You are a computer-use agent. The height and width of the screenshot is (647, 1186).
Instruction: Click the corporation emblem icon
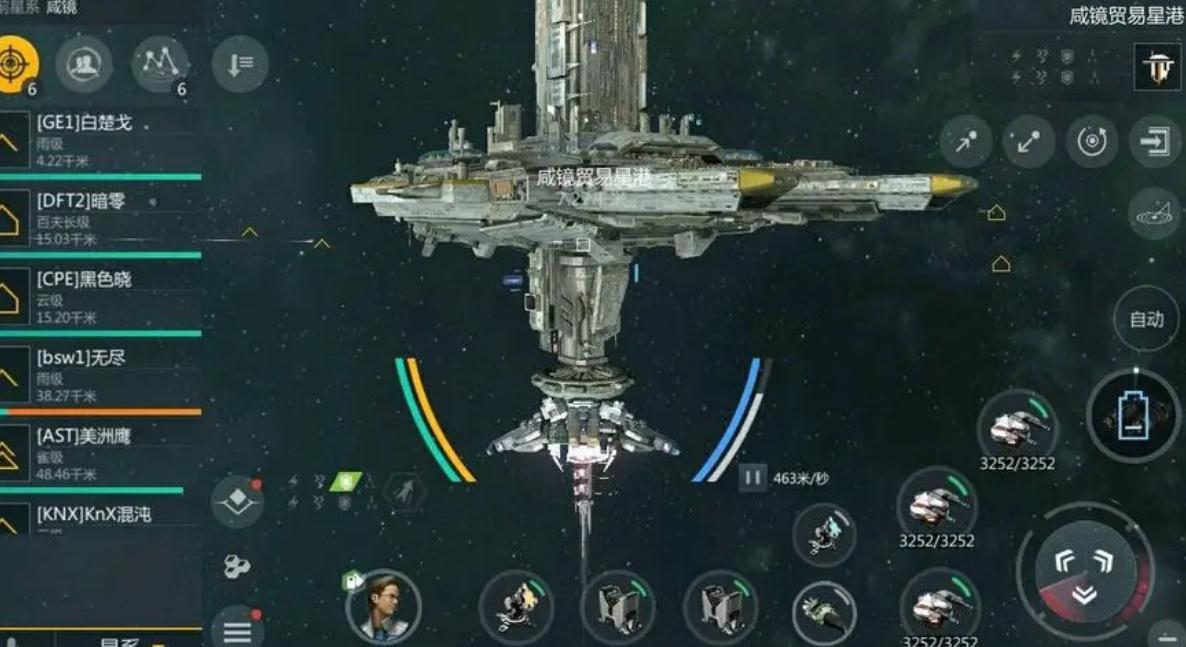pos(1159,67)
